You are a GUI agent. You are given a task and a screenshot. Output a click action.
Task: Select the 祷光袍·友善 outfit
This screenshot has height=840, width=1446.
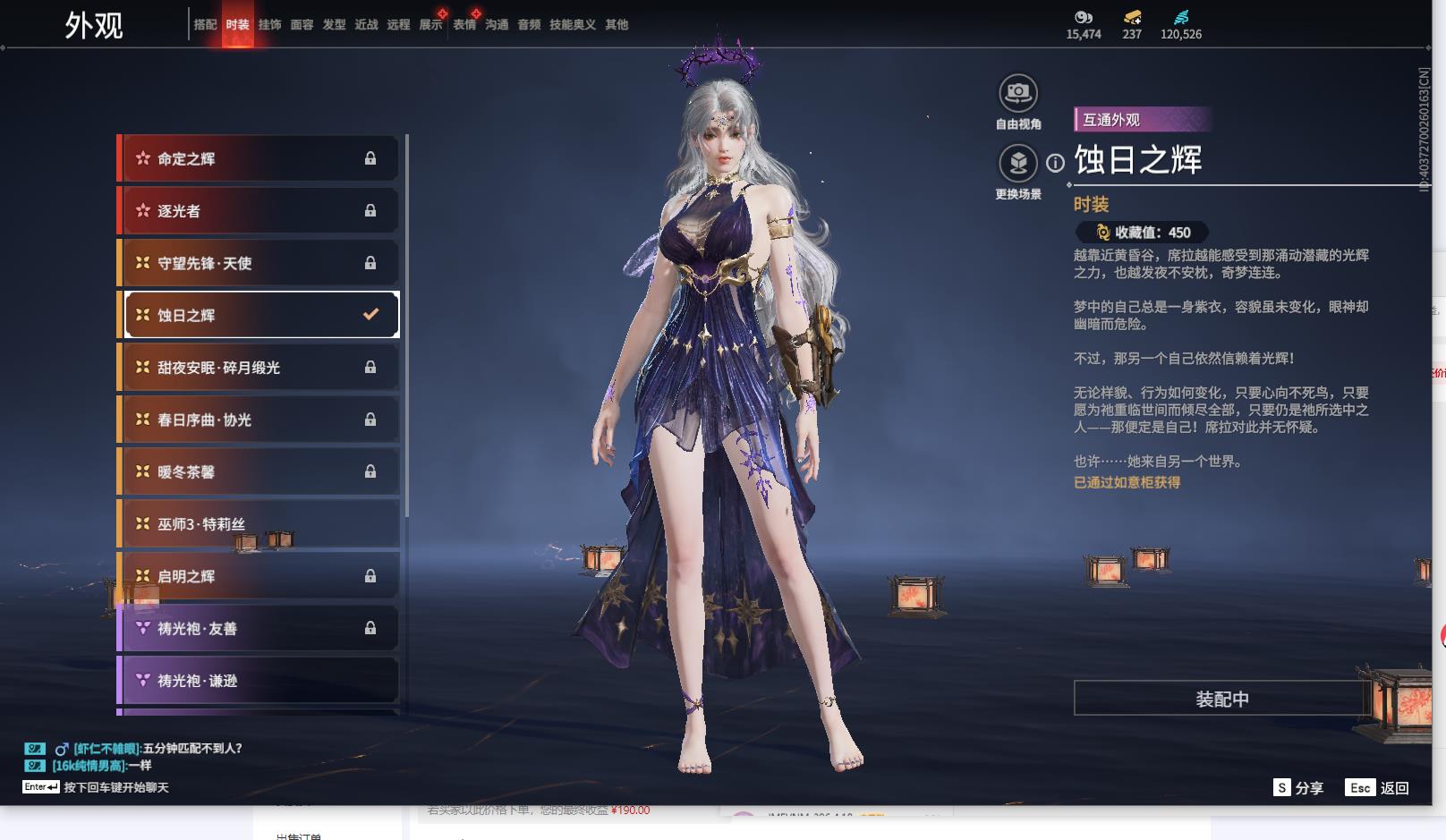click(258, 628)
